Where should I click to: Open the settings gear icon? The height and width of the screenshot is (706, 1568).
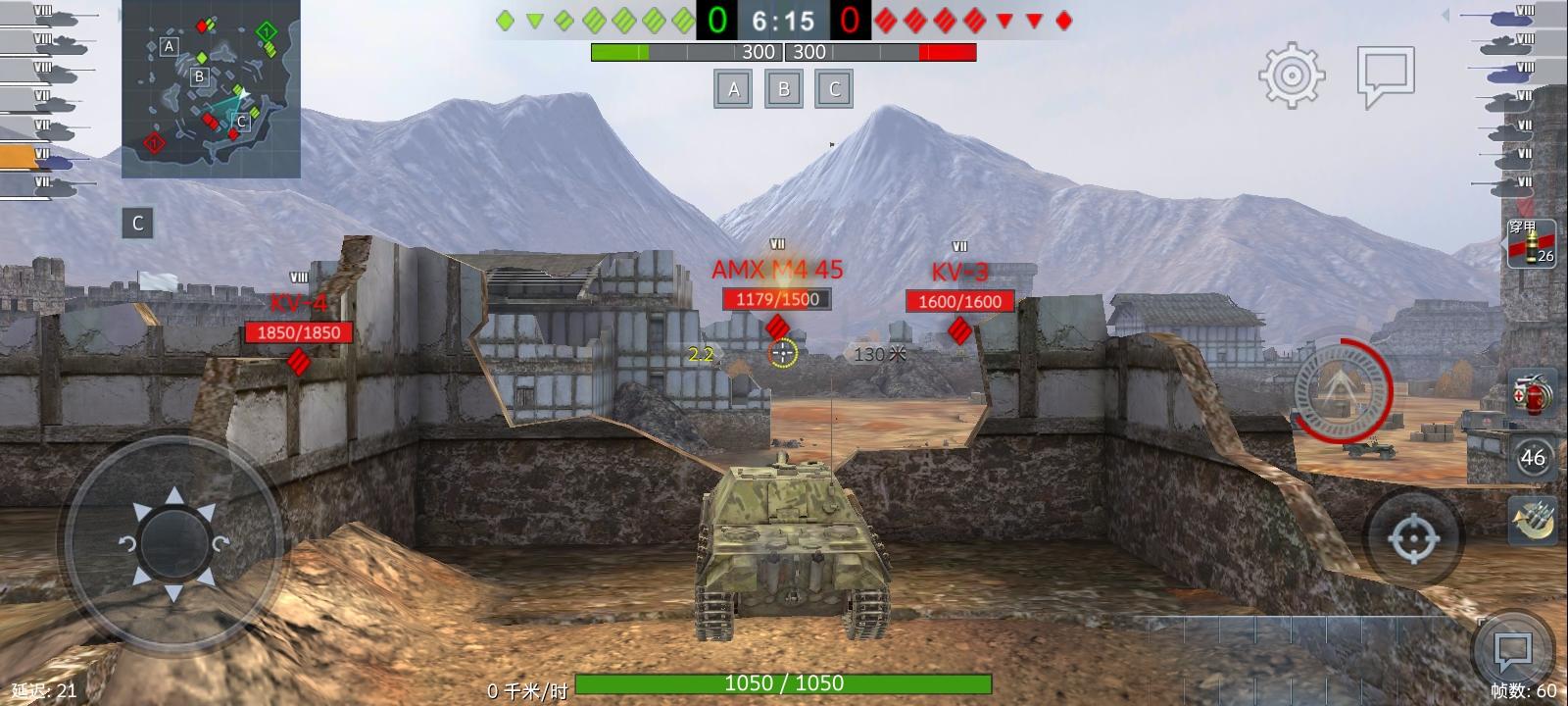point(1292,74)
